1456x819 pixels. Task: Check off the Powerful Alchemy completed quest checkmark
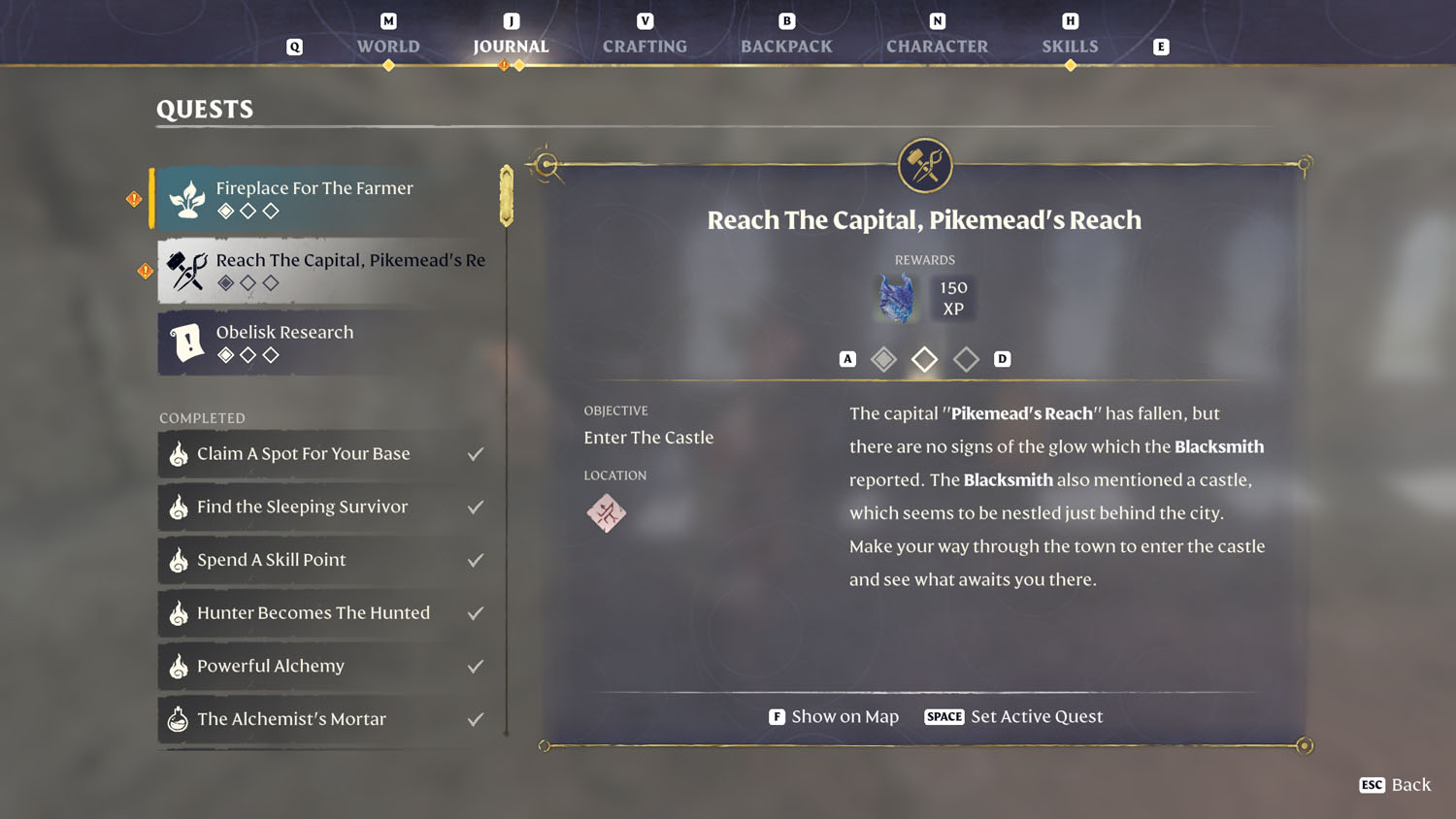click(476, 666)
